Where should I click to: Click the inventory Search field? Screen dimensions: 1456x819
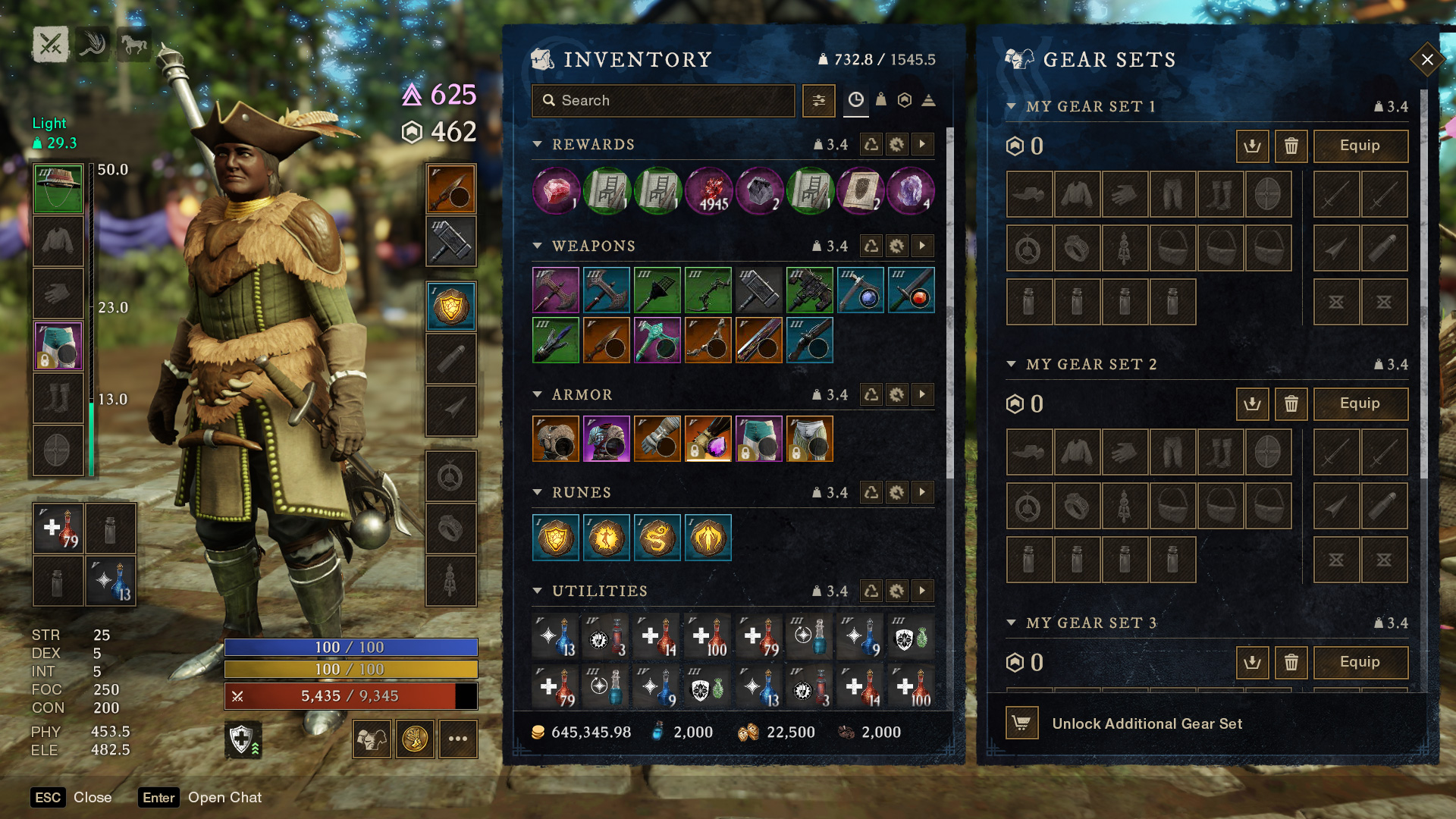664,101
